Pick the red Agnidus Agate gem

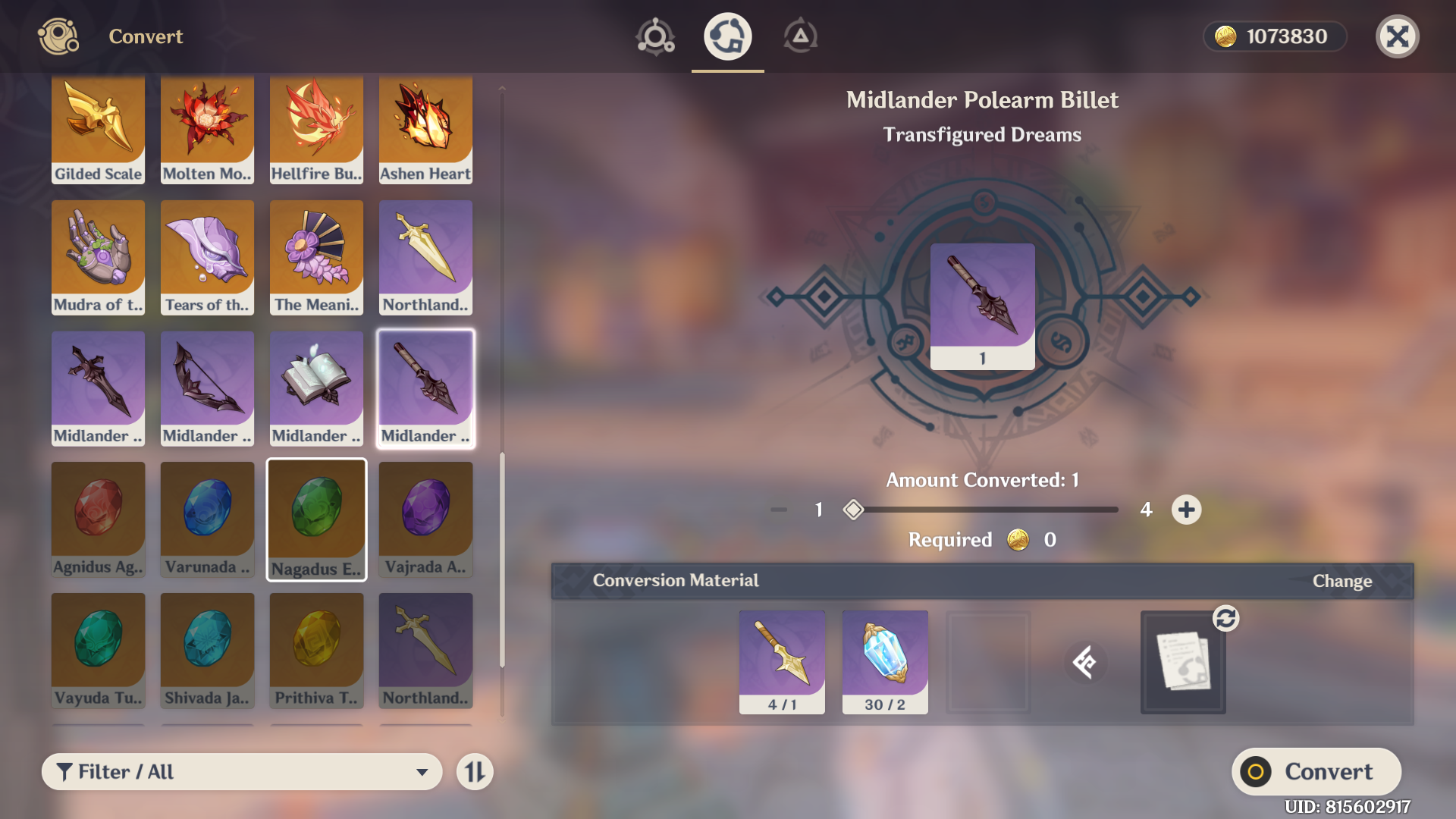[x=98, y=519]
